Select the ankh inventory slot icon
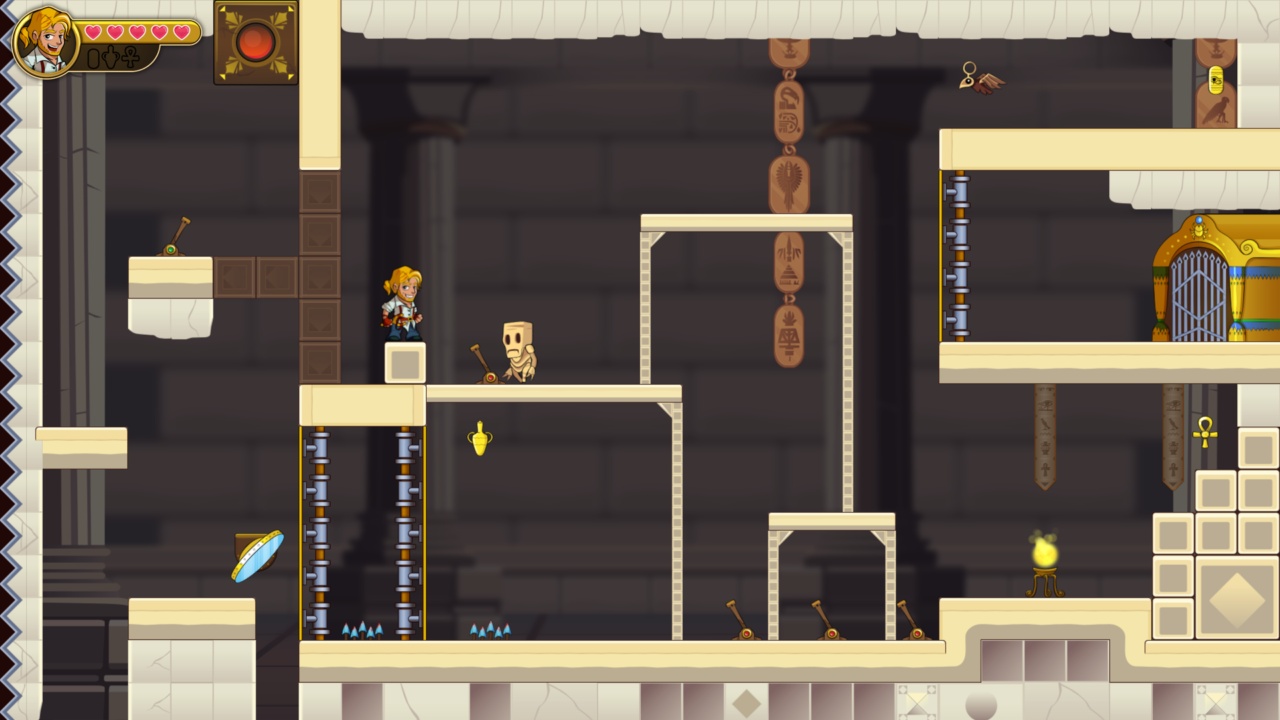This screenshot has height=720, width=1280. point(130,58)
